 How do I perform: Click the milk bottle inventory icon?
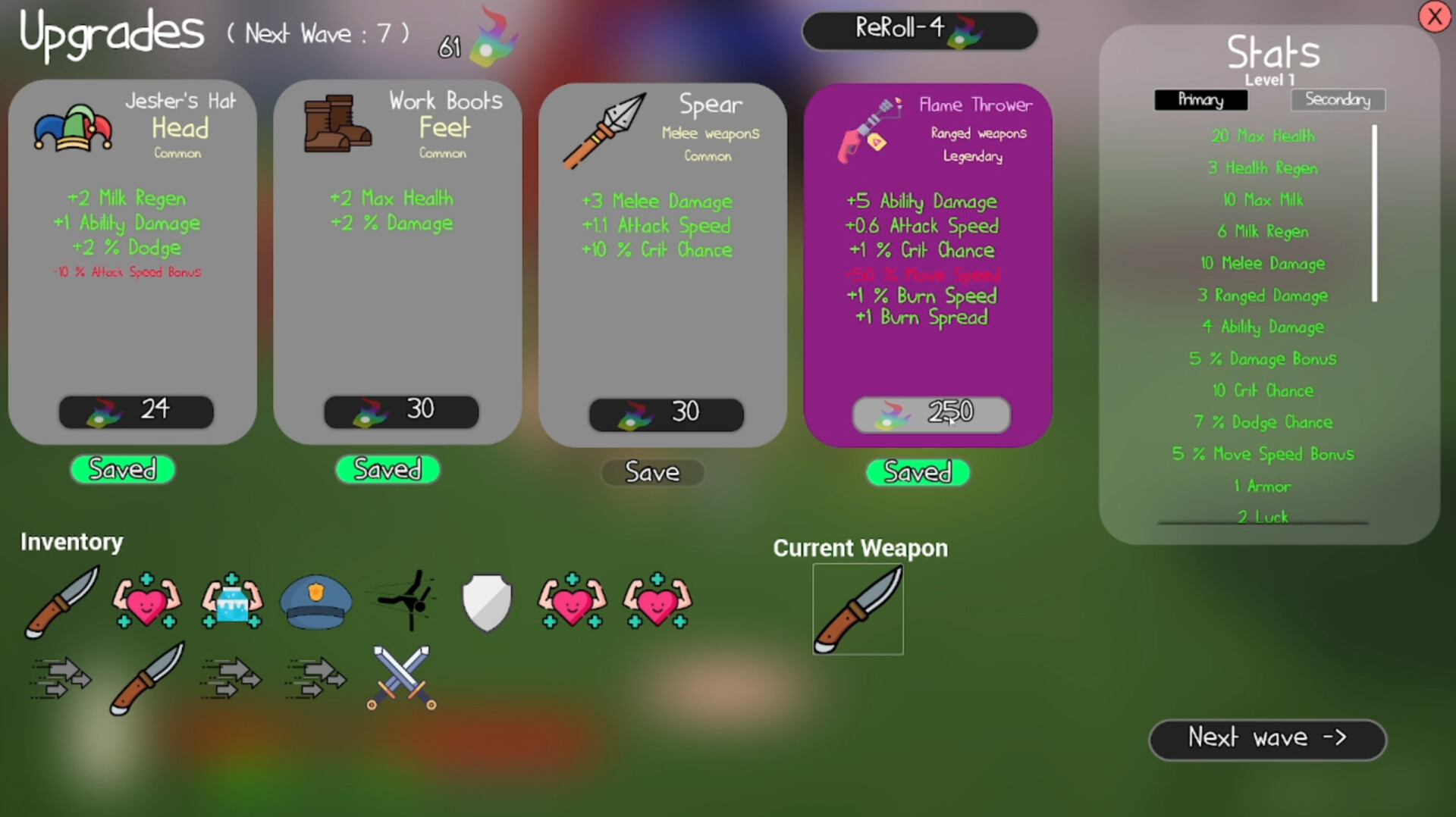[x=231, y=603]
